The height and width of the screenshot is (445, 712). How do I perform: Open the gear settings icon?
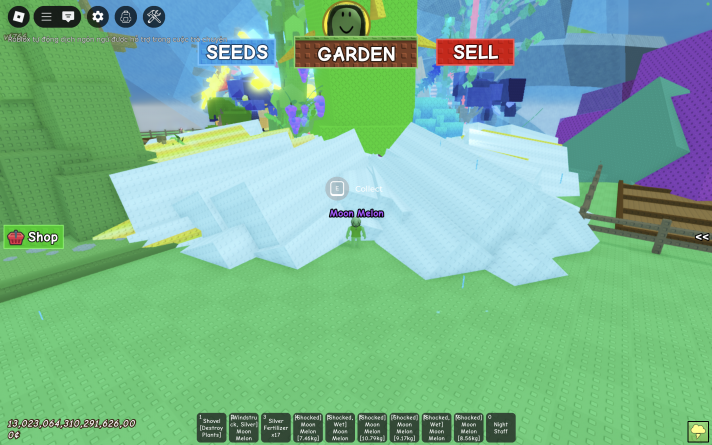click(97, 16)
